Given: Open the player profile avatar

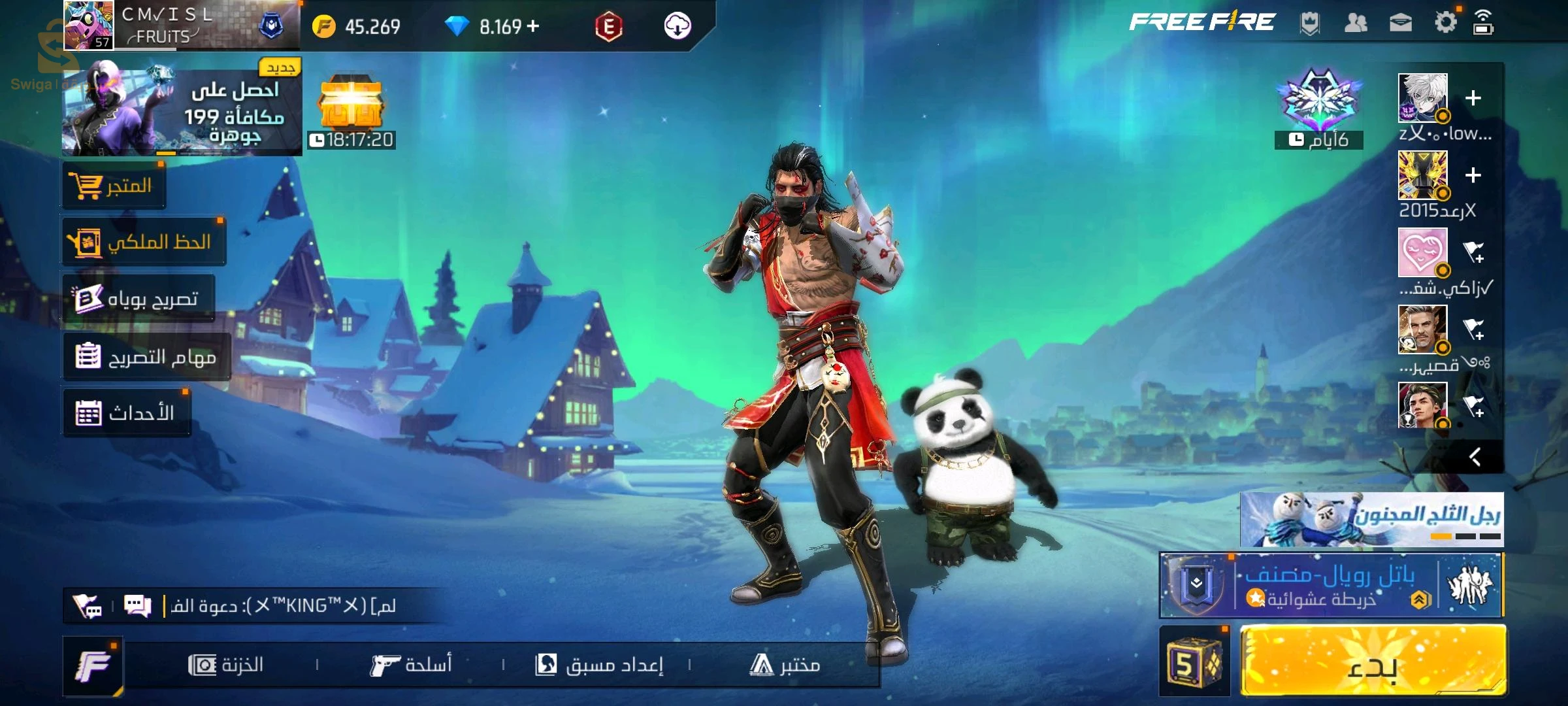Looking at the screenshot, I should 89,25.
